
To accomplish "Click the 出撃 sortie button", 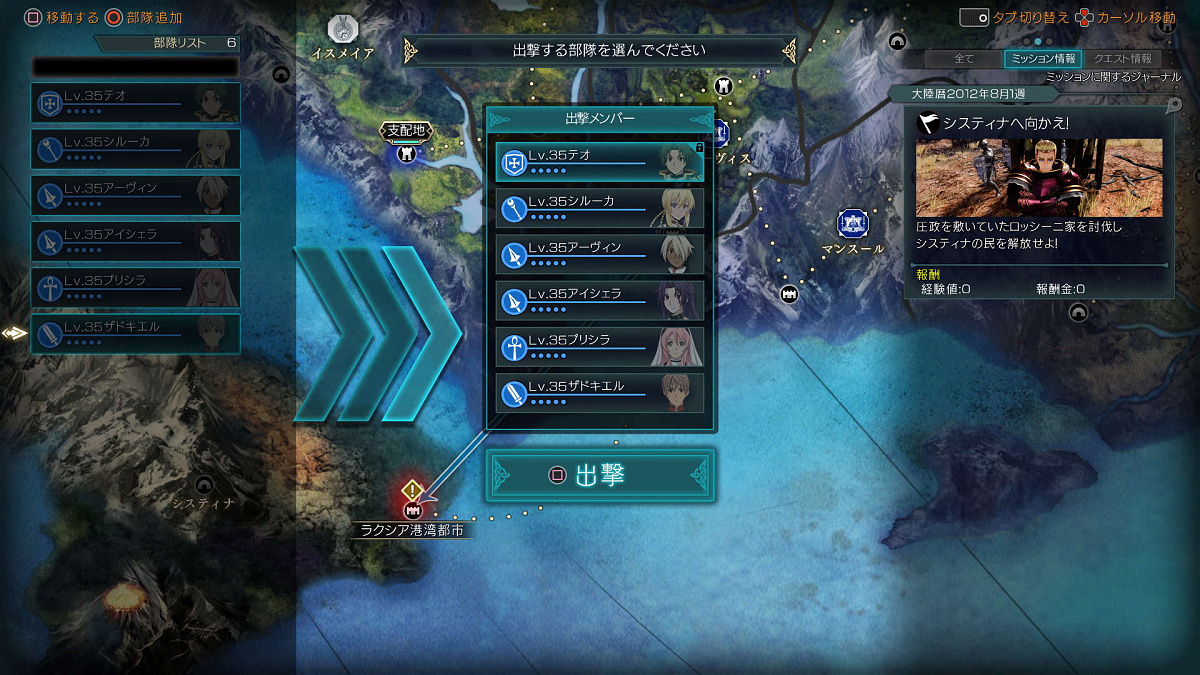I will click(x=600, y=475).
